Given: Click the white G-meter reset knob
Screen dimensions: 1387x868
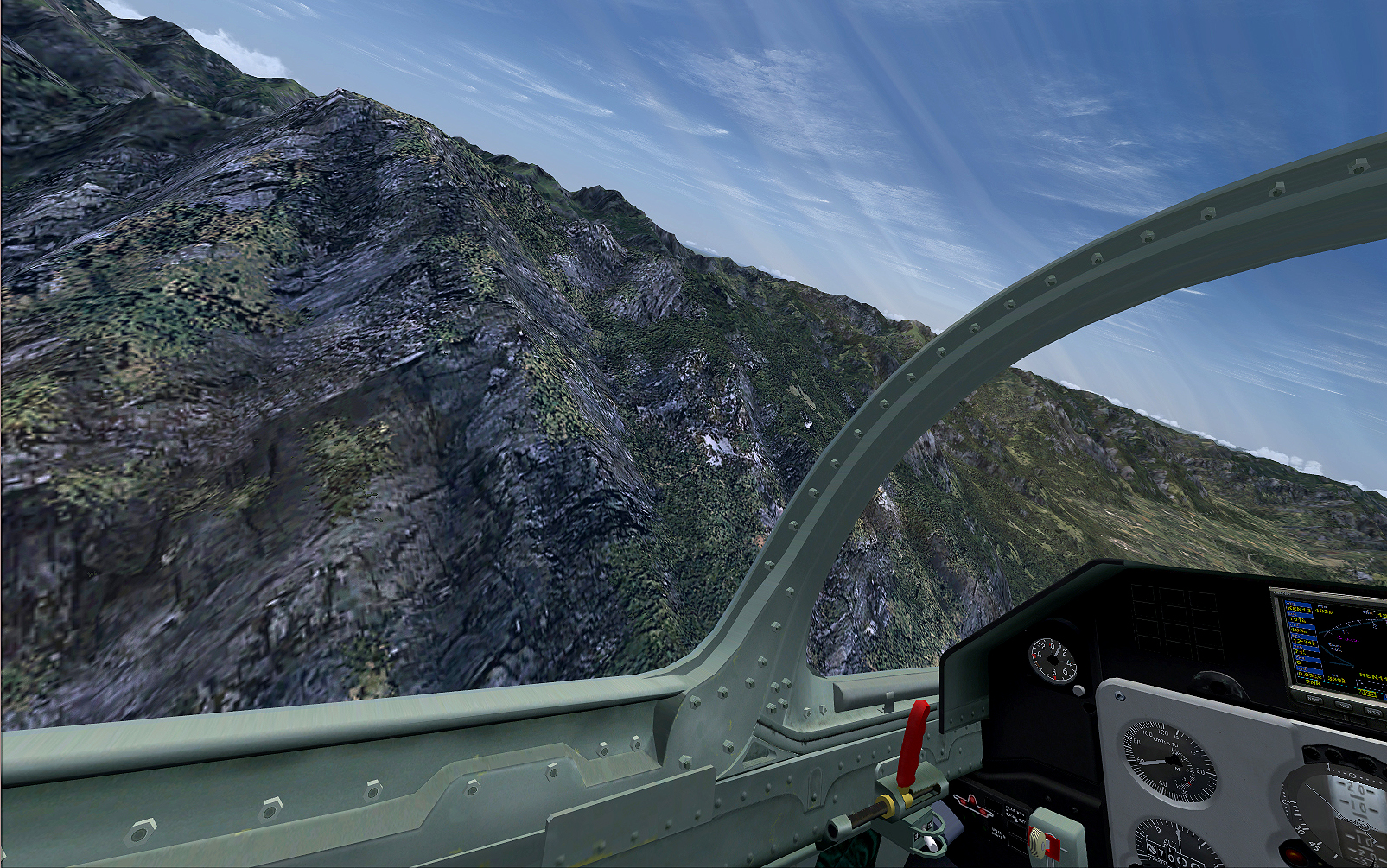Looking at the screenshot, I should click(x=1078, y=690).
